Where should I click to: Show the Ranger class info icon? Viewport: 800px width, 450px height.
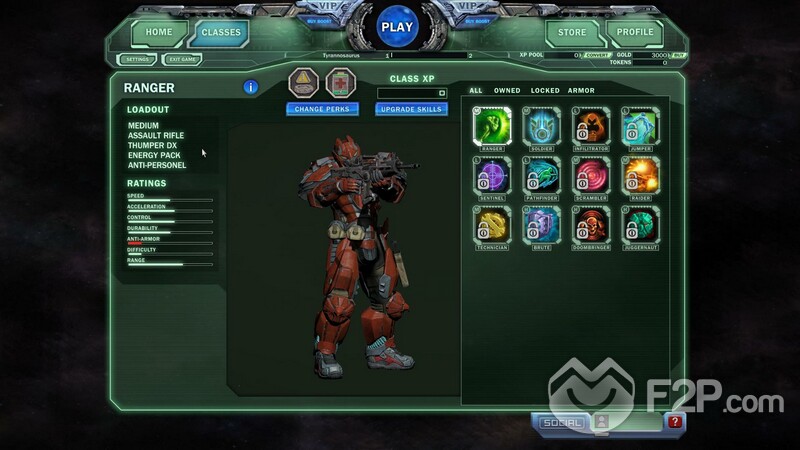(x=251, y=87)
